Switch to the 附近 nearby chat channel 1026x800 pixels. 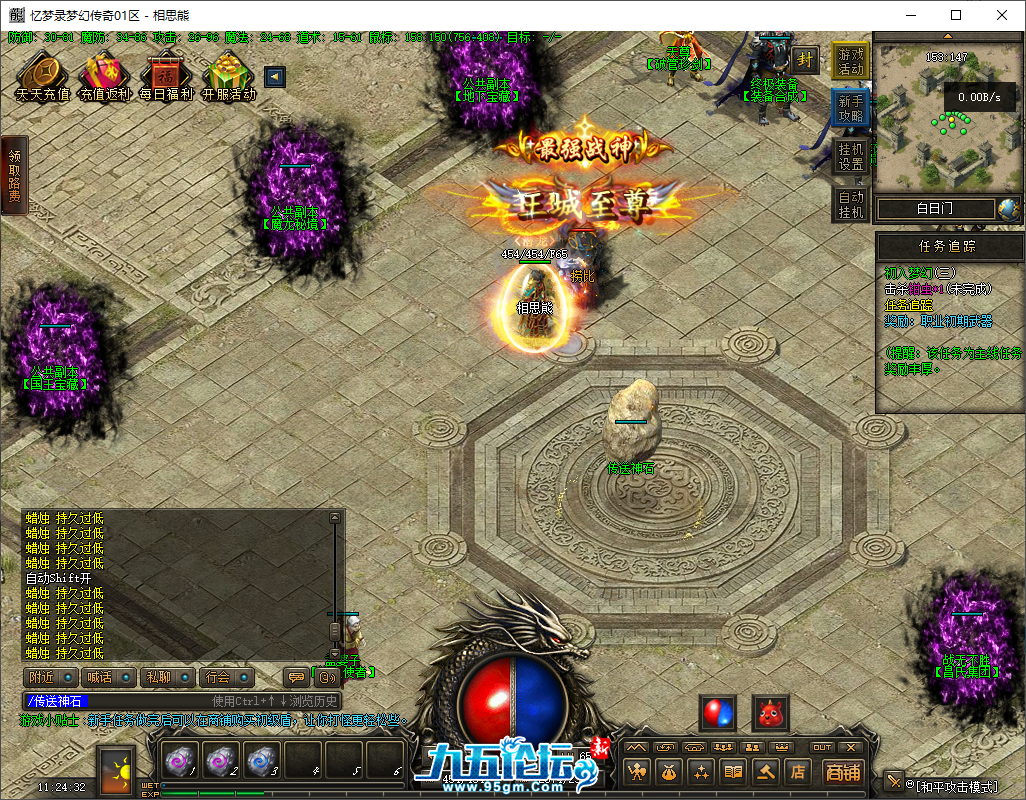49,677
